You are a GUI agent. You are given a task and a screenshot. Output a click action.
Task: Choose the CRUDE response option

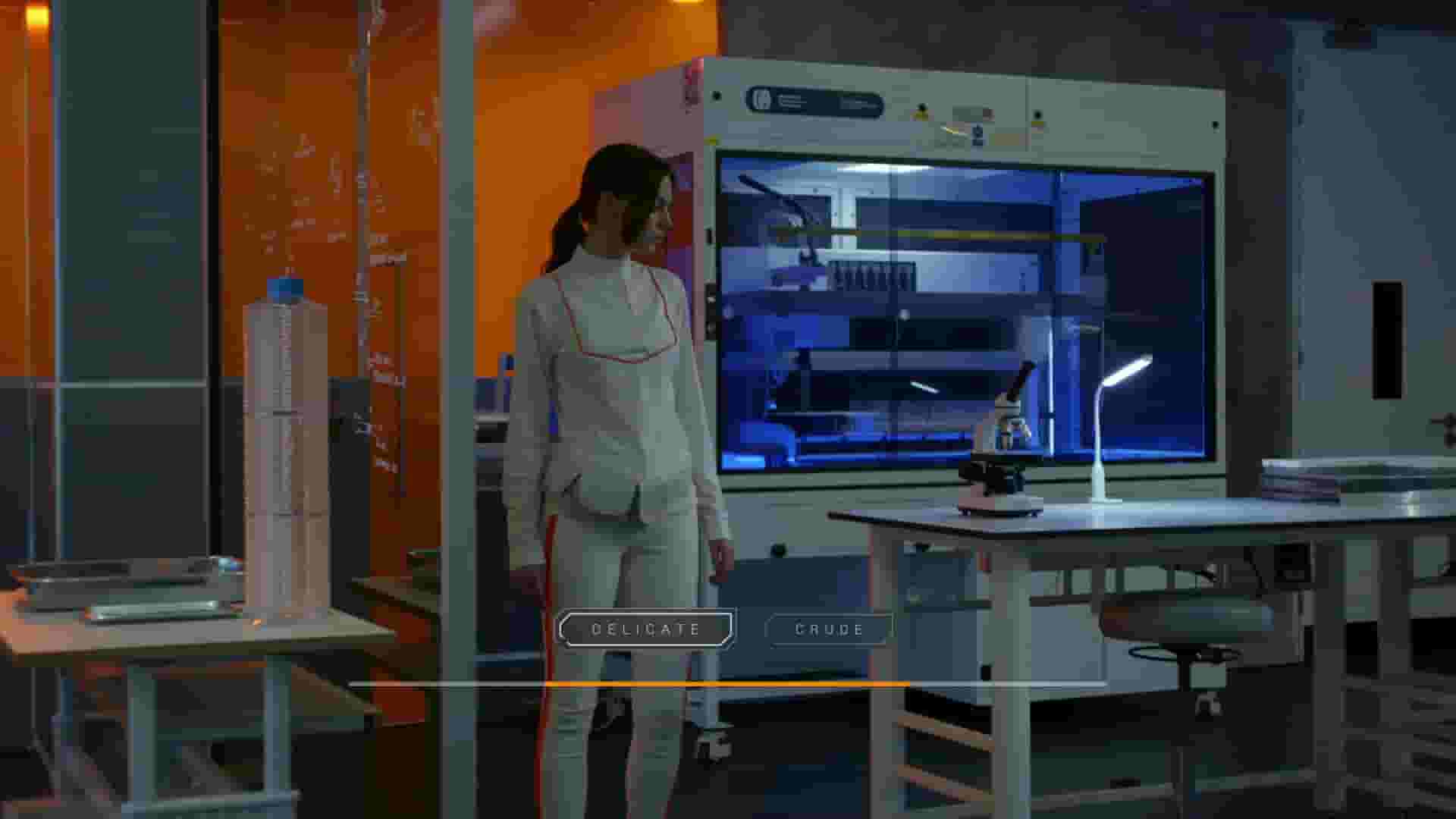click(x=828, y=628)
